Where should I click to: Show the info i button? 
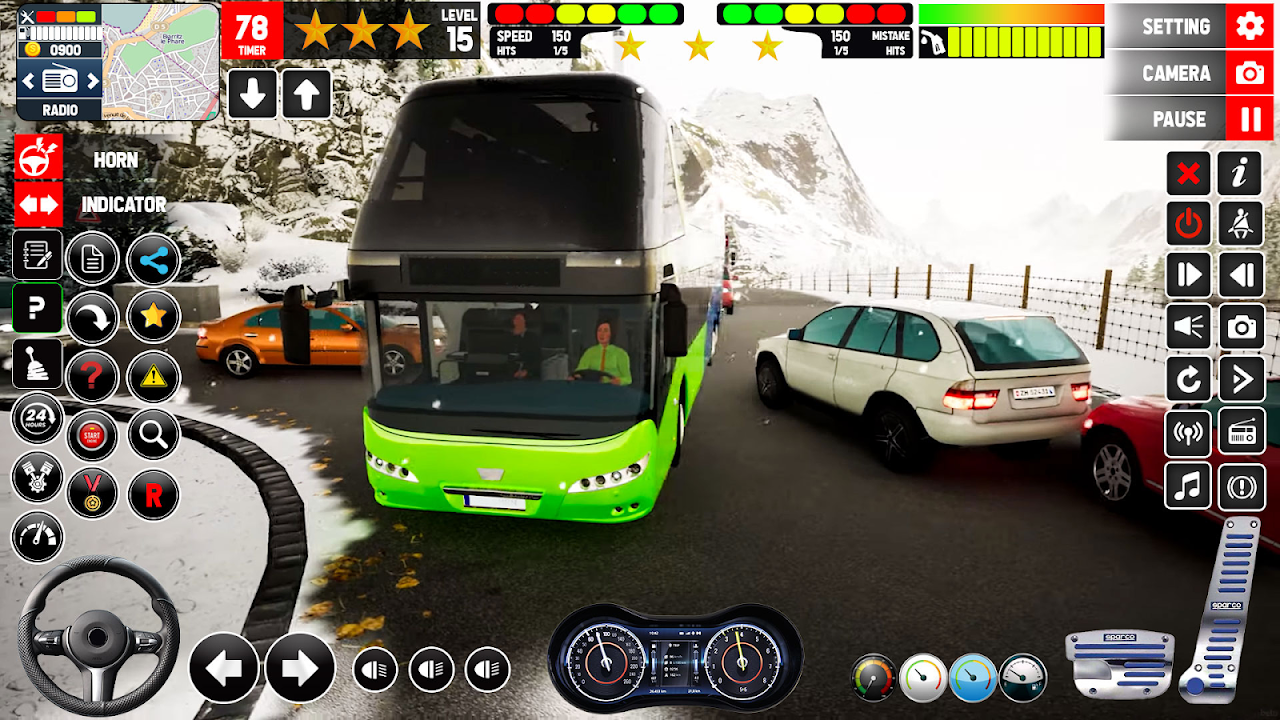1241,174
